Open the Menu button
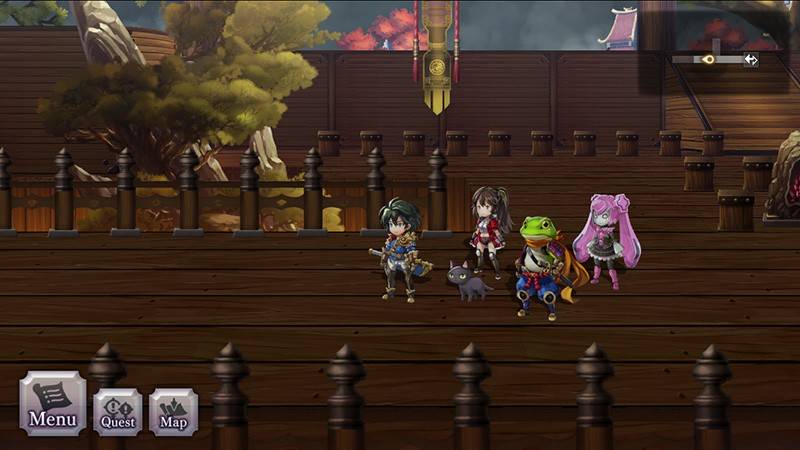800x450 pixels. [52, 403]
